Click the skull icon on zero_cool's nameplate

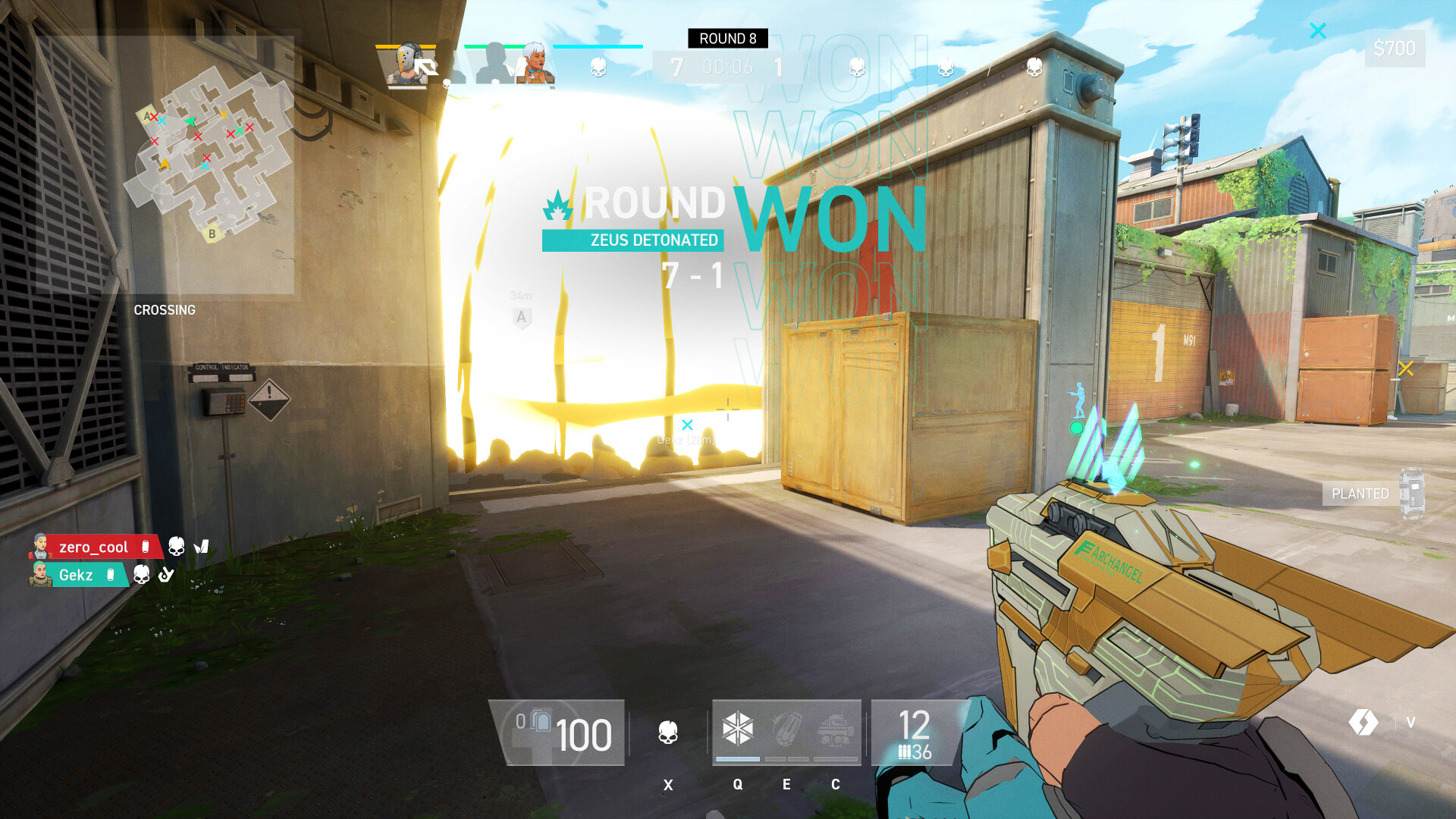click(176, 546)
